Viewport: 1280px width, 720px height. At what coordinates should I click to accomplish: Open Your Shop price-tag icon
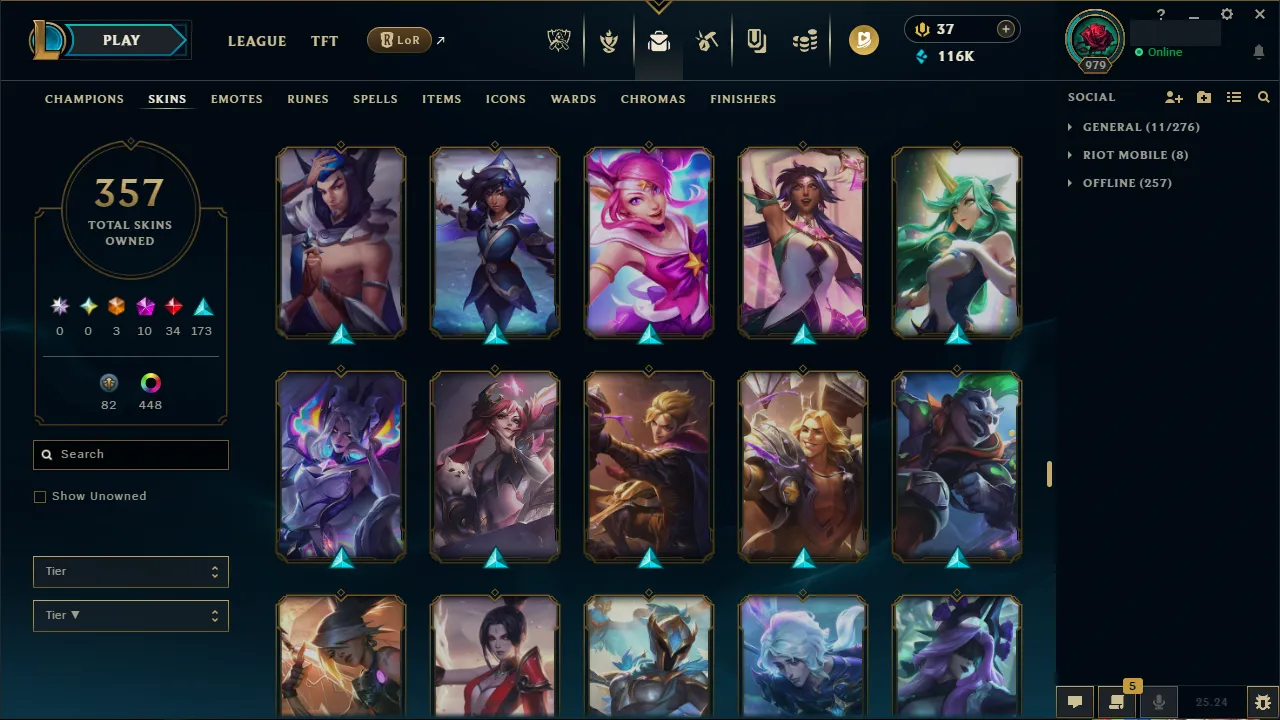tap(756, 40)
